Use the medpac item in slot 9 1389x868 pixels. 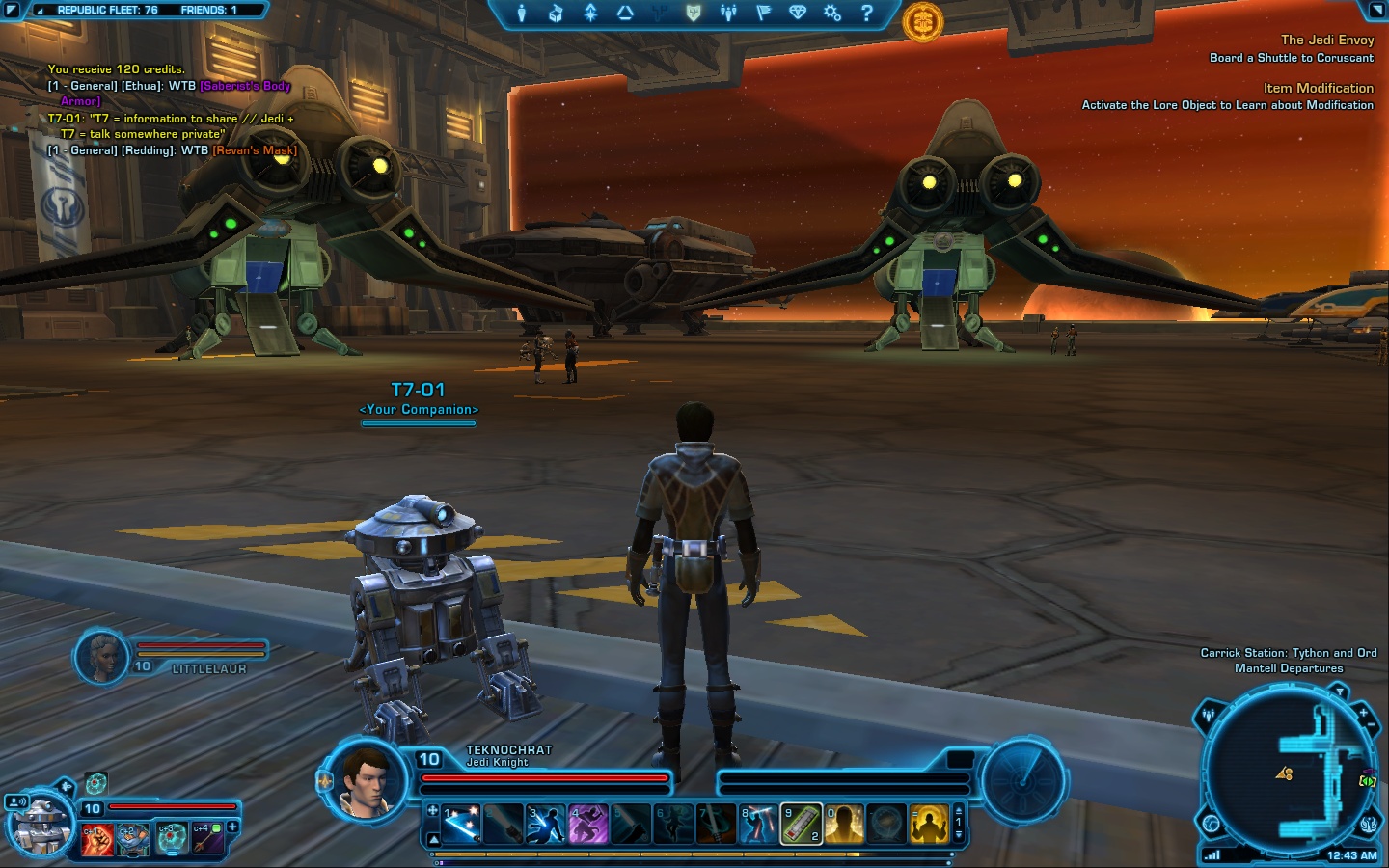click(801, 825)
